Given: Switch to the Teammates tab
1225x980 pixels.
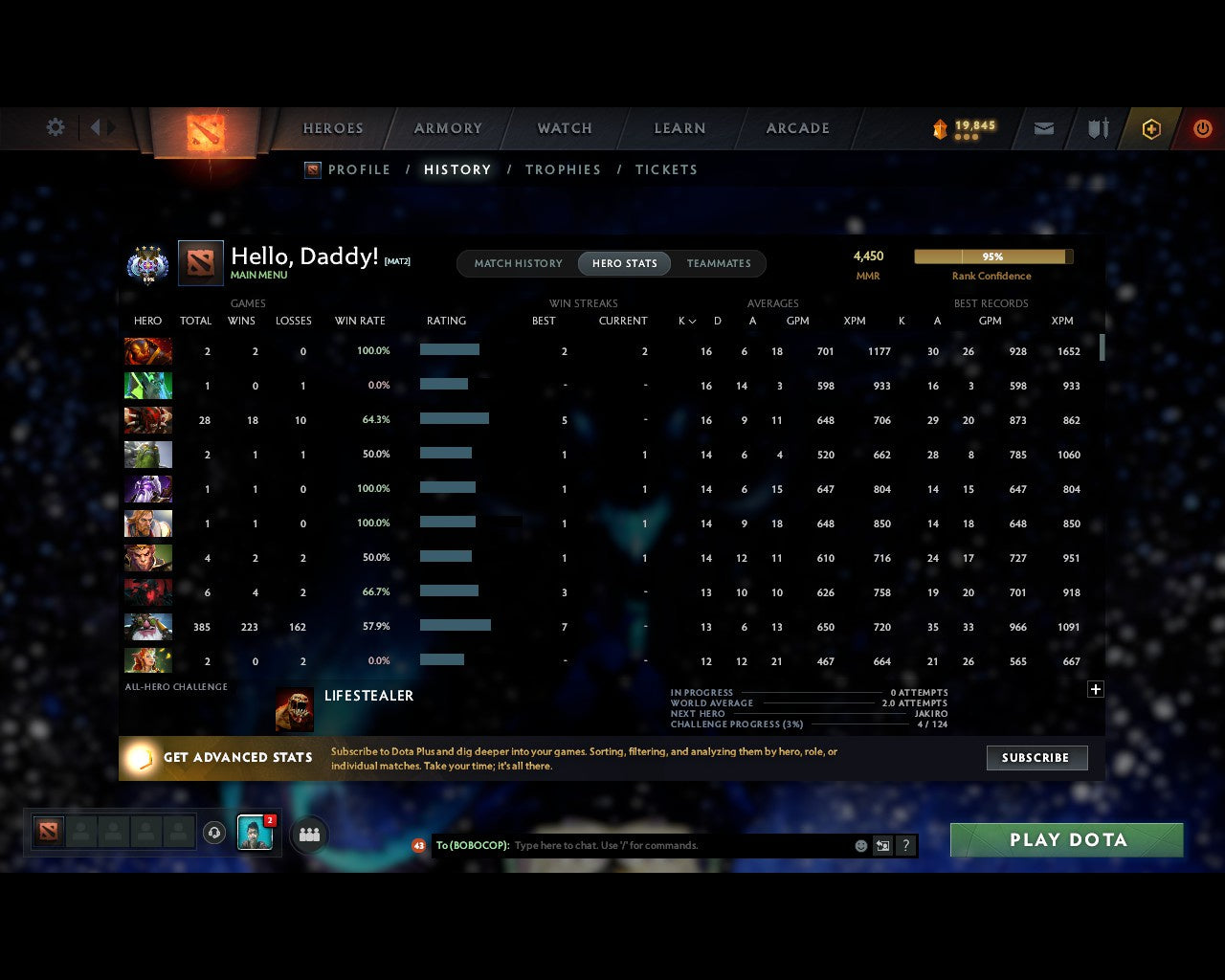Looking at the screenshot, I should click(x=719, y=263).
